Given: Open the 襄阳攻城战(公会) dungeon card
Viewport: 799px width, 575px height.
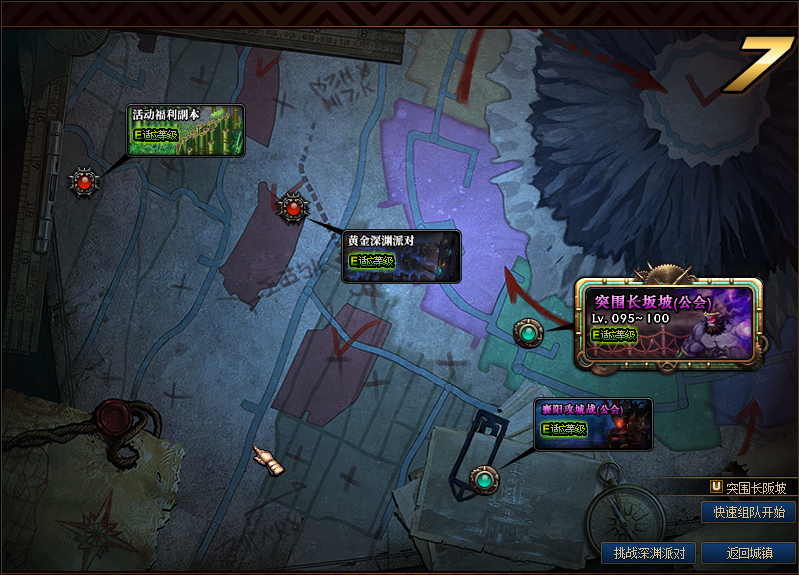Looking at the screenshot, I should point(593,424).
